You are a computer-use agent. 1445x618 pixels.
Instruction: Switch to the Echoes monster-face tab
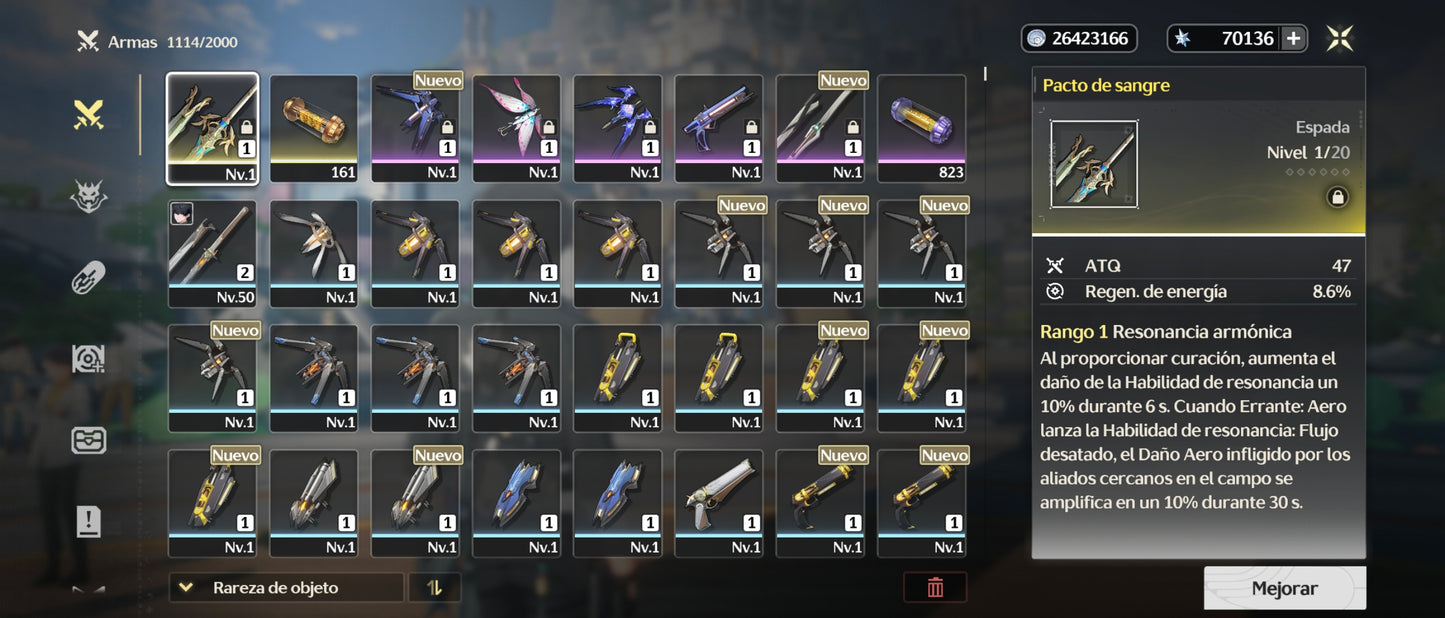point(88,196)
